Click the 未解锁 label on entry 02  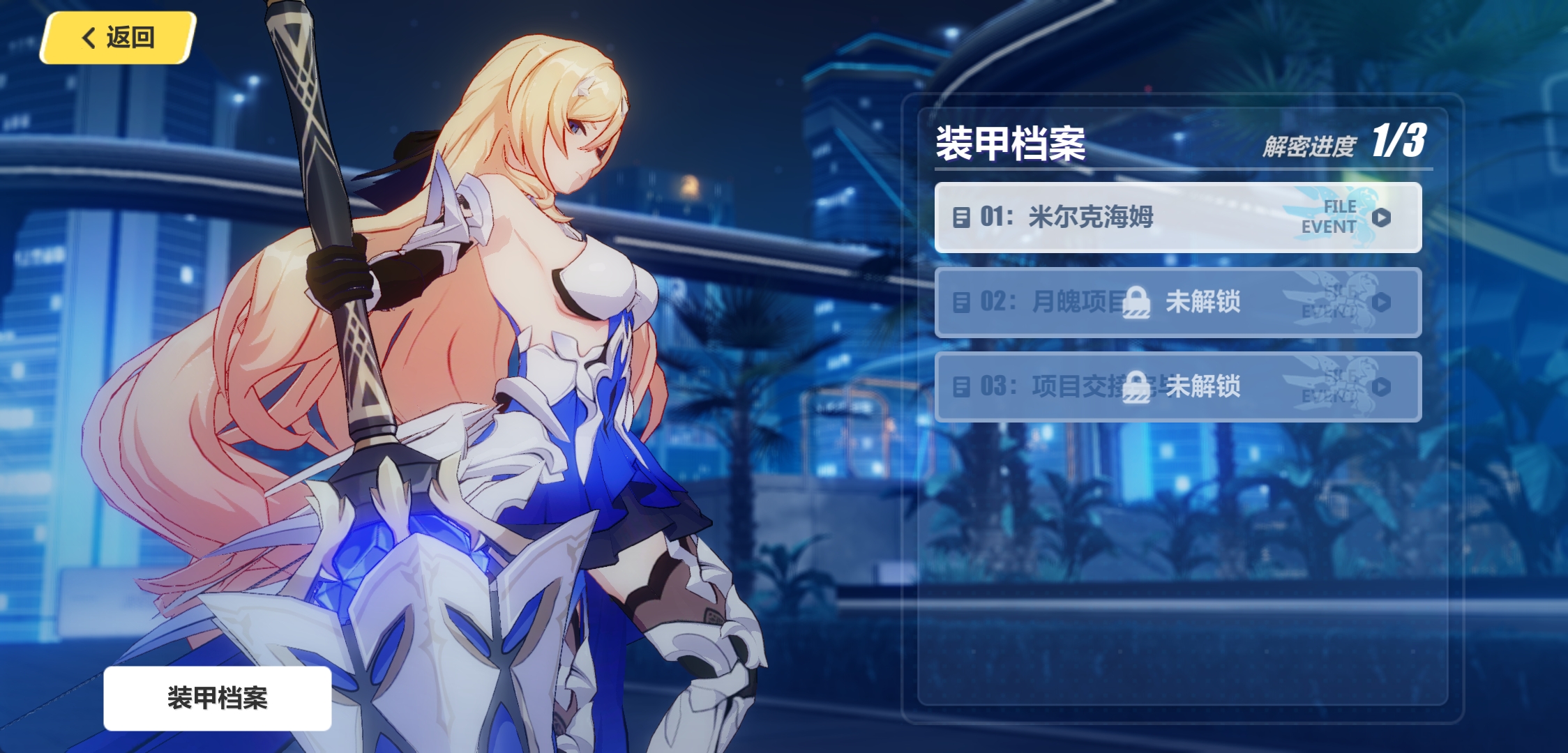tap(1202, 303)
